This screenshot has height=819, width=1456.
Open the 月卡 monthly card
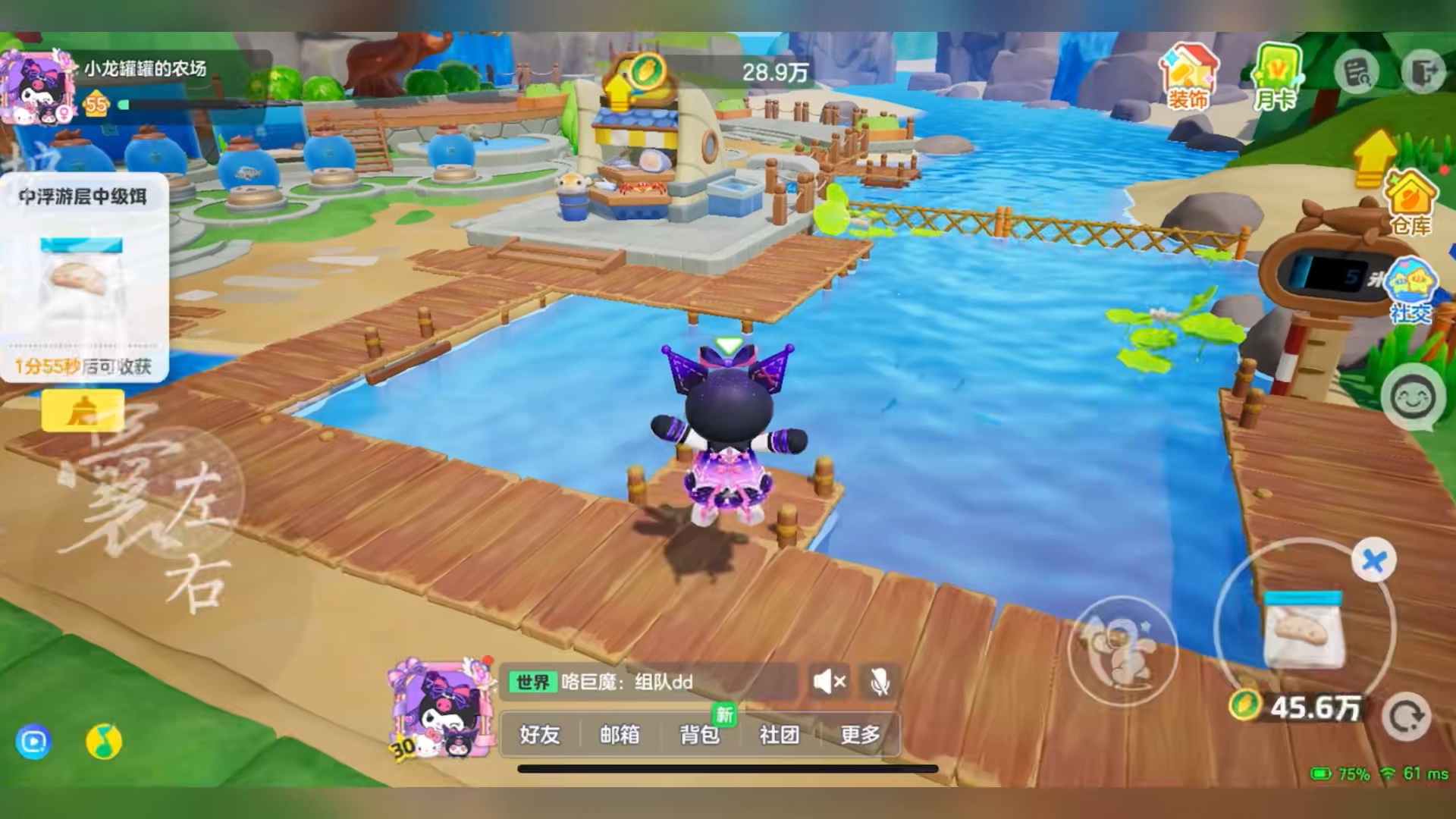(1276, 78)
